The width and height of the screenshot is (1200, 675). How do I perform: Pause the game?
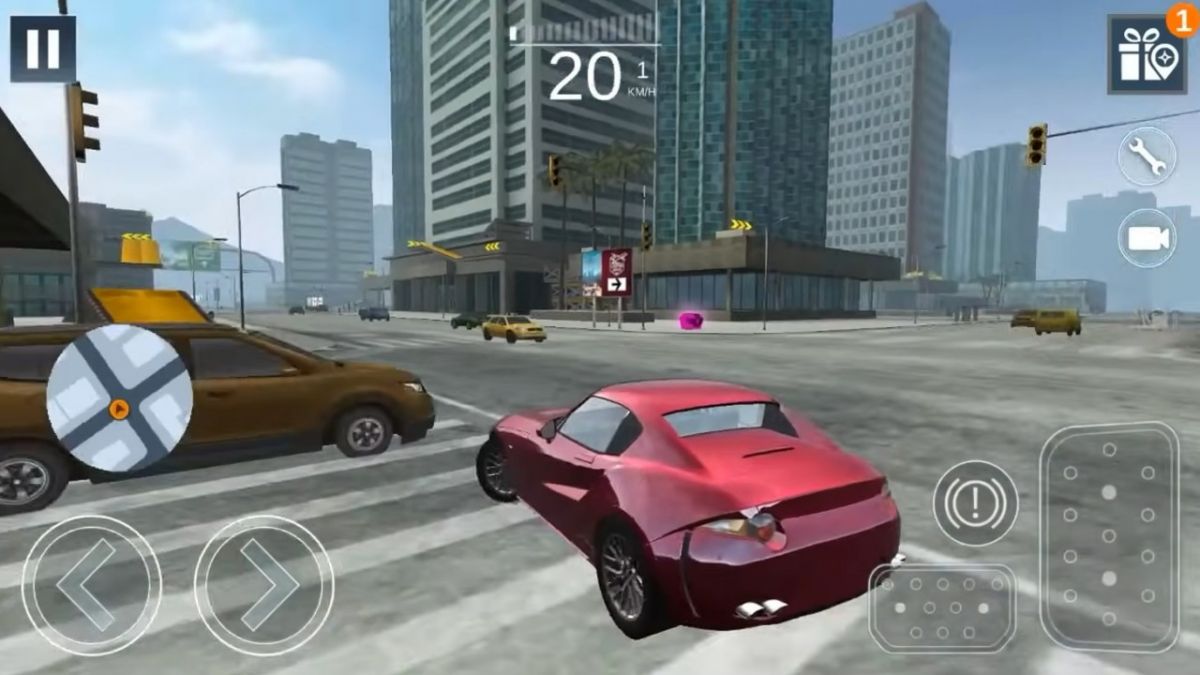(x=43, y=48)
